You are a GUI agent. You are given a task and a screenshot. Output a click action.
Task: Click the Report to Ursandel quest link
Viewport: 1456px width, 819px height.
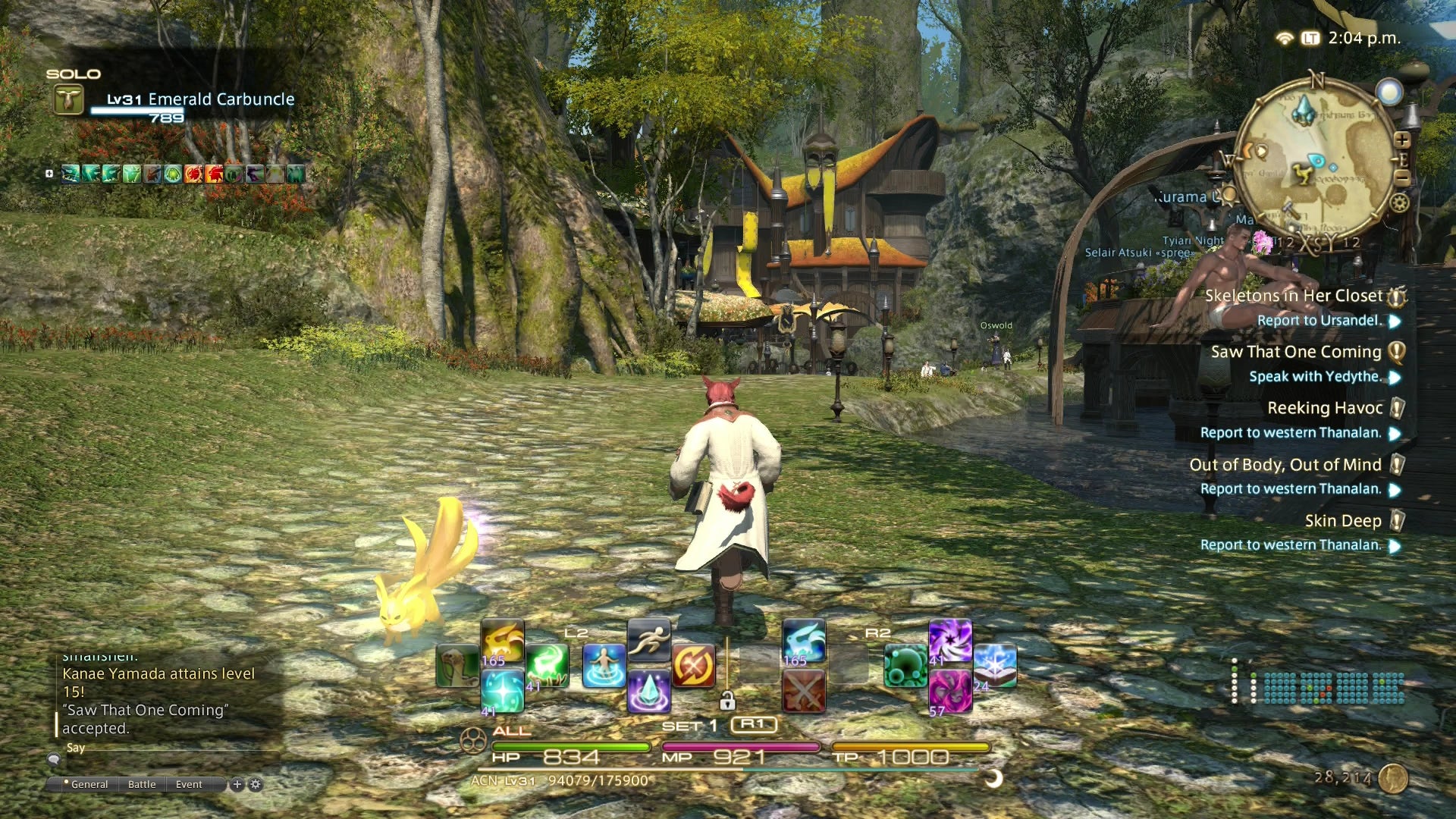(x=1320, y=320)
